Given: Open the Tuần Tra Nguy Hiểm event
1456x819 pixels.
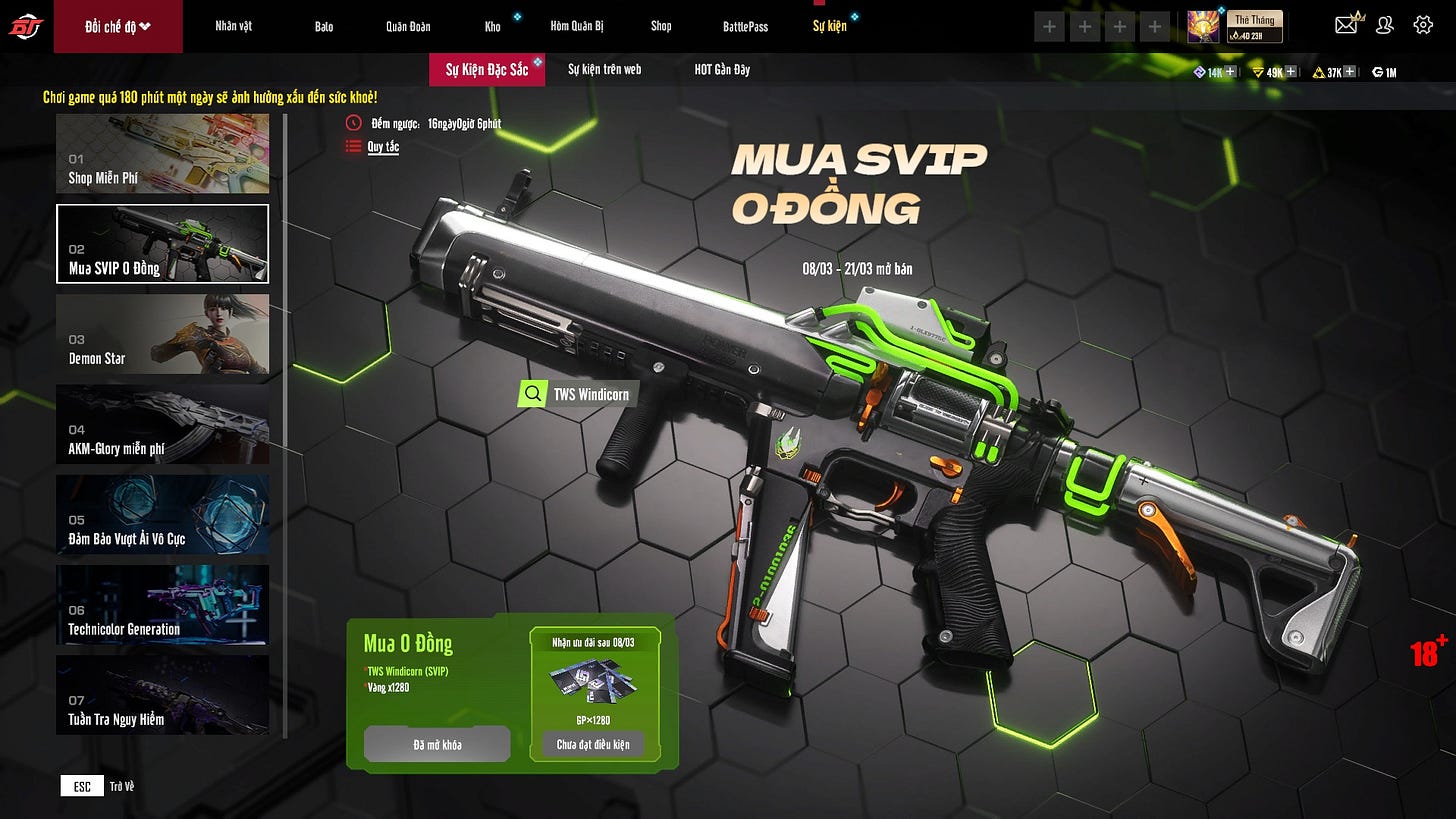Looking at the screenshot, I should click(162, 694).
